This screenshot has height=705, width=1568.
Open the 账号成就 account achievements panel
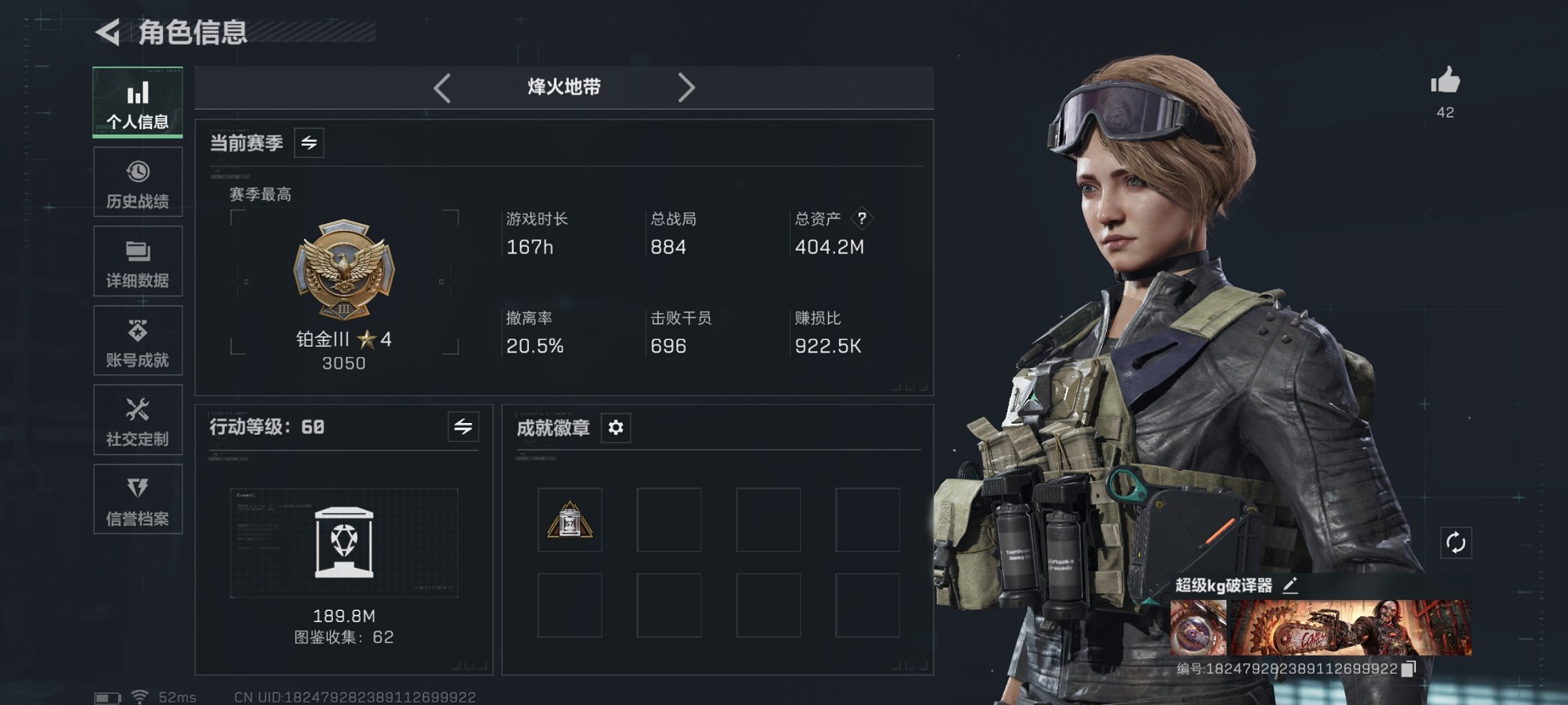(137, 341)
